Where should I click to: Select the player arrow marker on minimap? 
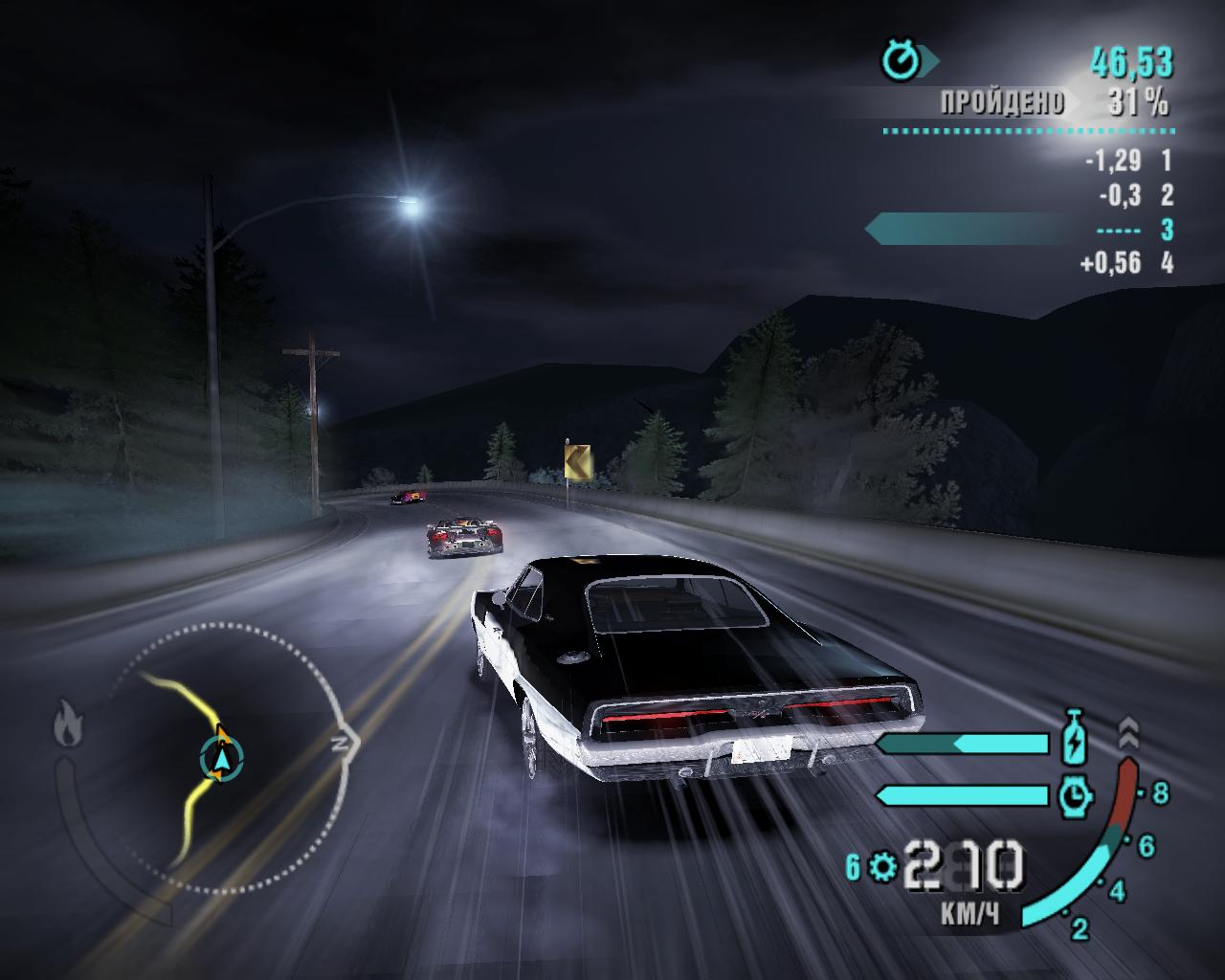222,757
